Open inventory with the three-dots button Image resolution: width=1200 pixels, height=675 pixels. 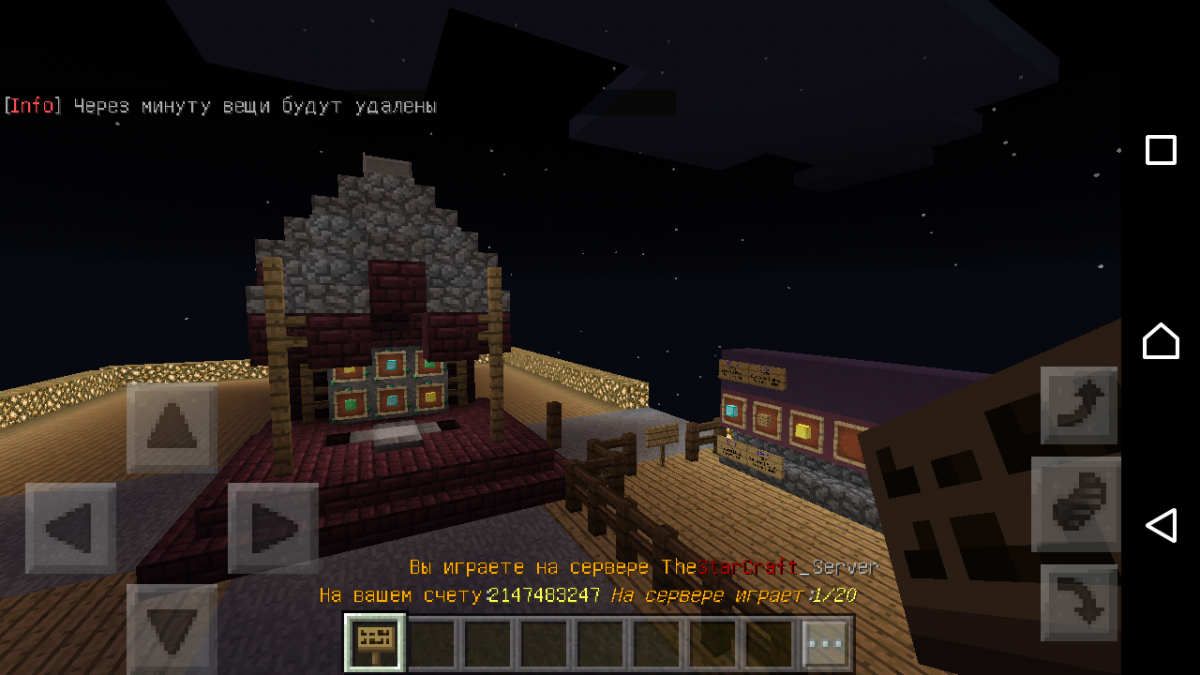828,643
